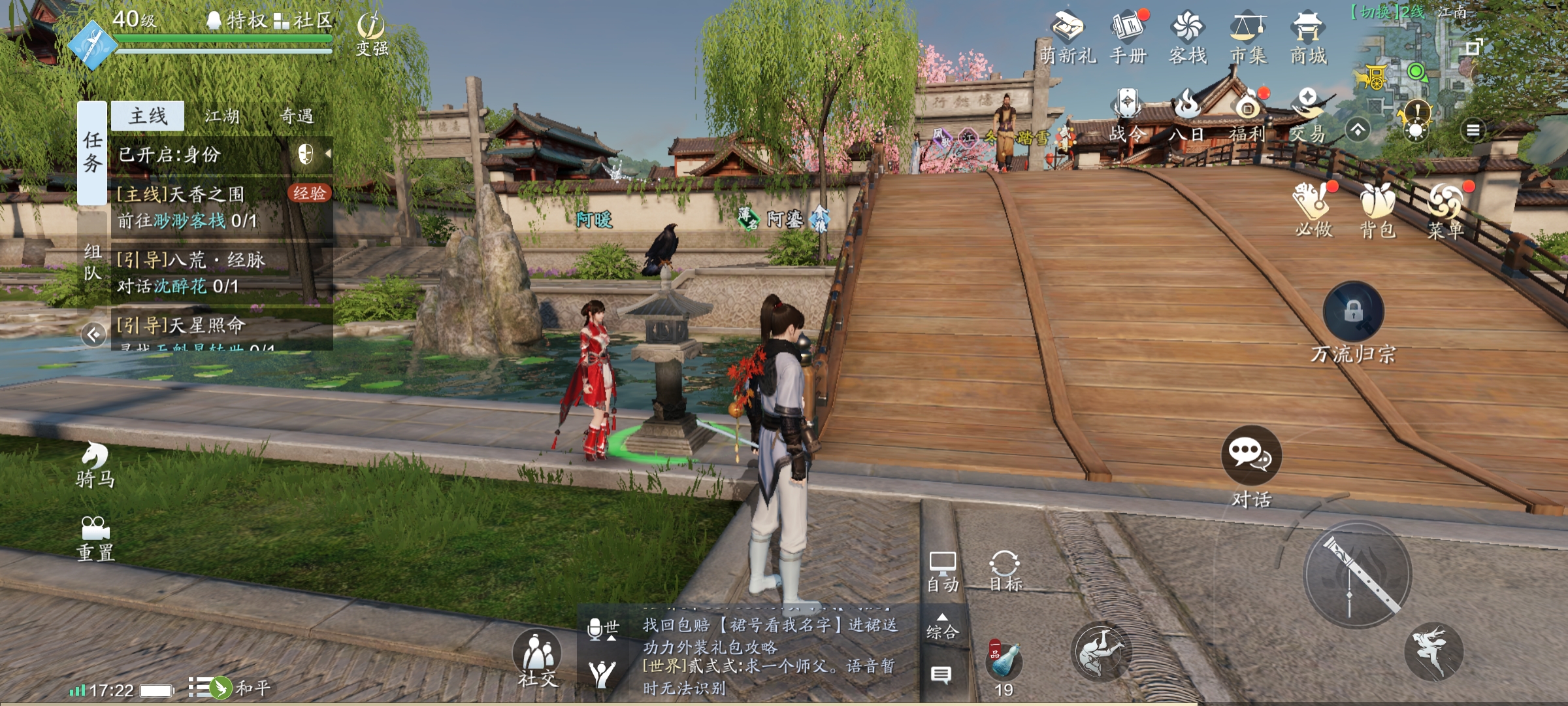1568x706 pixels.
Task: Select the 奇遇 quest tab
Action: (297, 116)
